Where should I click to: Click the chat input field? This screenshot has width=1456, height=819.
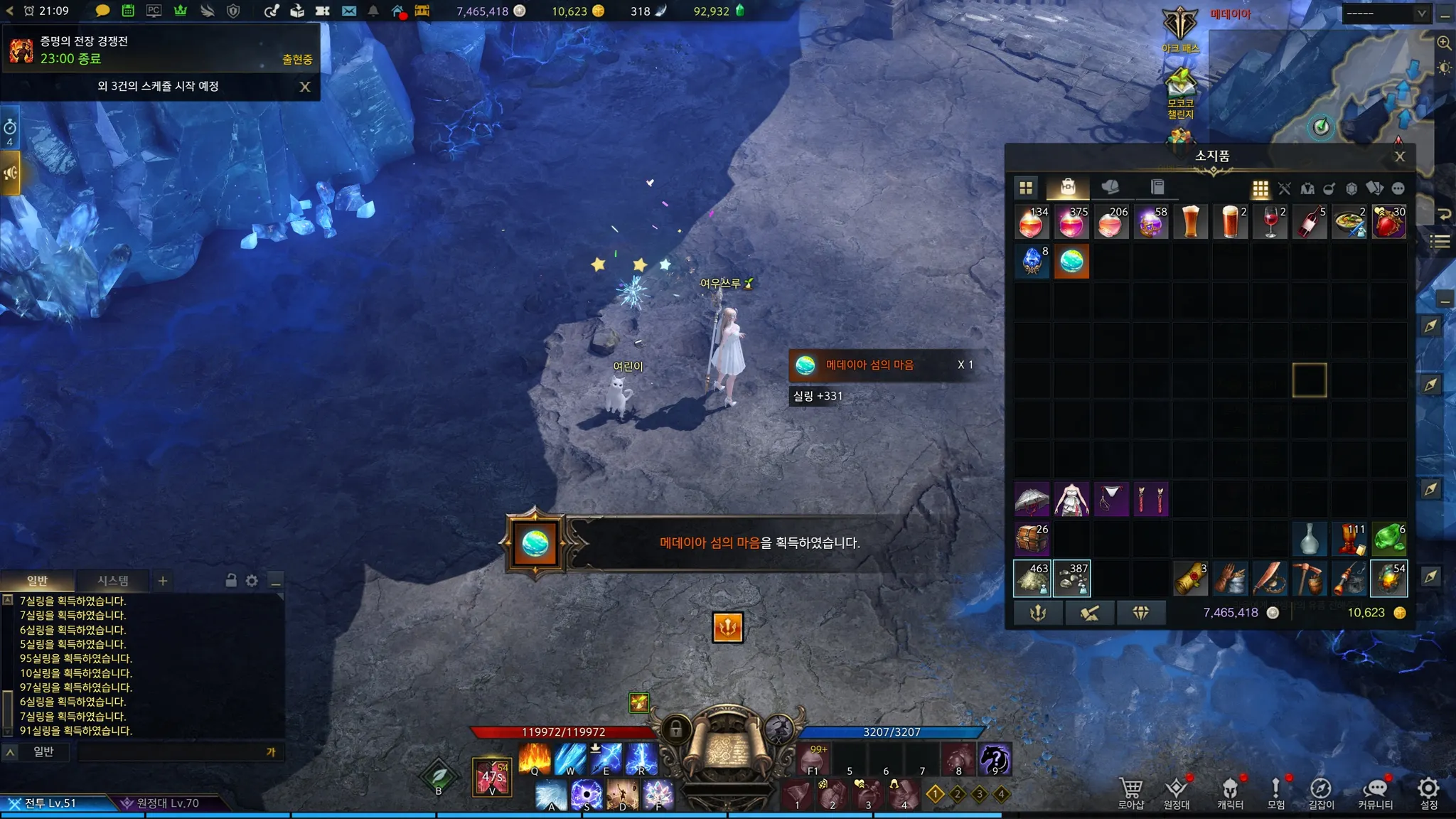pyautogui.click(x=171, y=752)
